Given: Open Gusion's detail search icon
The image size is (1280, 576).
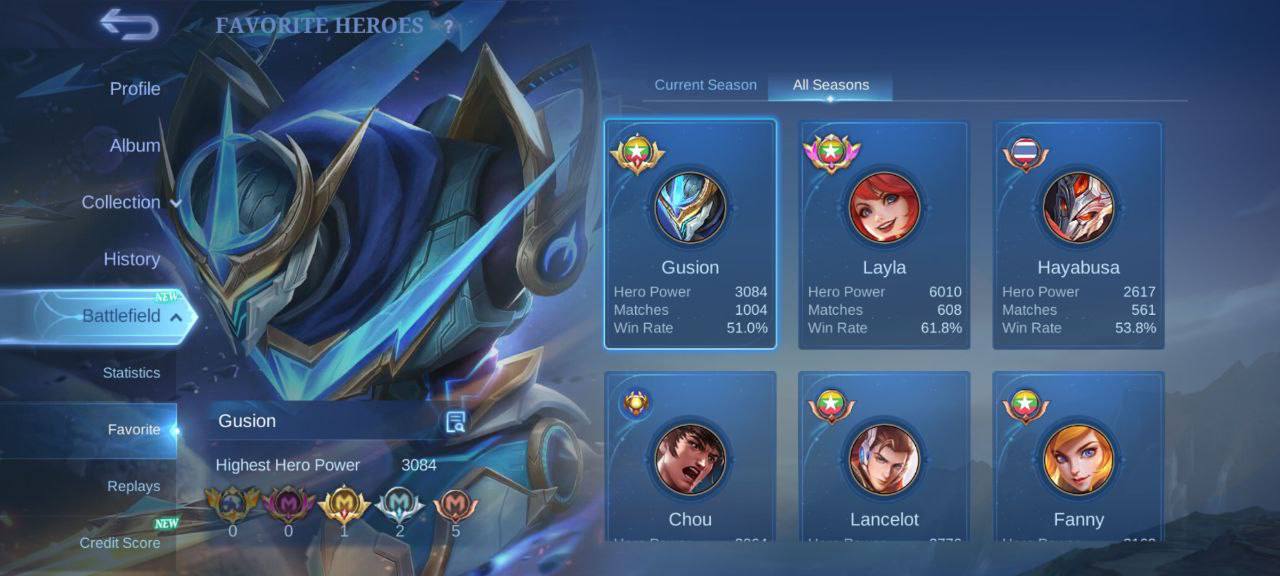Looking at the screenshot, I should pos(456,422).
